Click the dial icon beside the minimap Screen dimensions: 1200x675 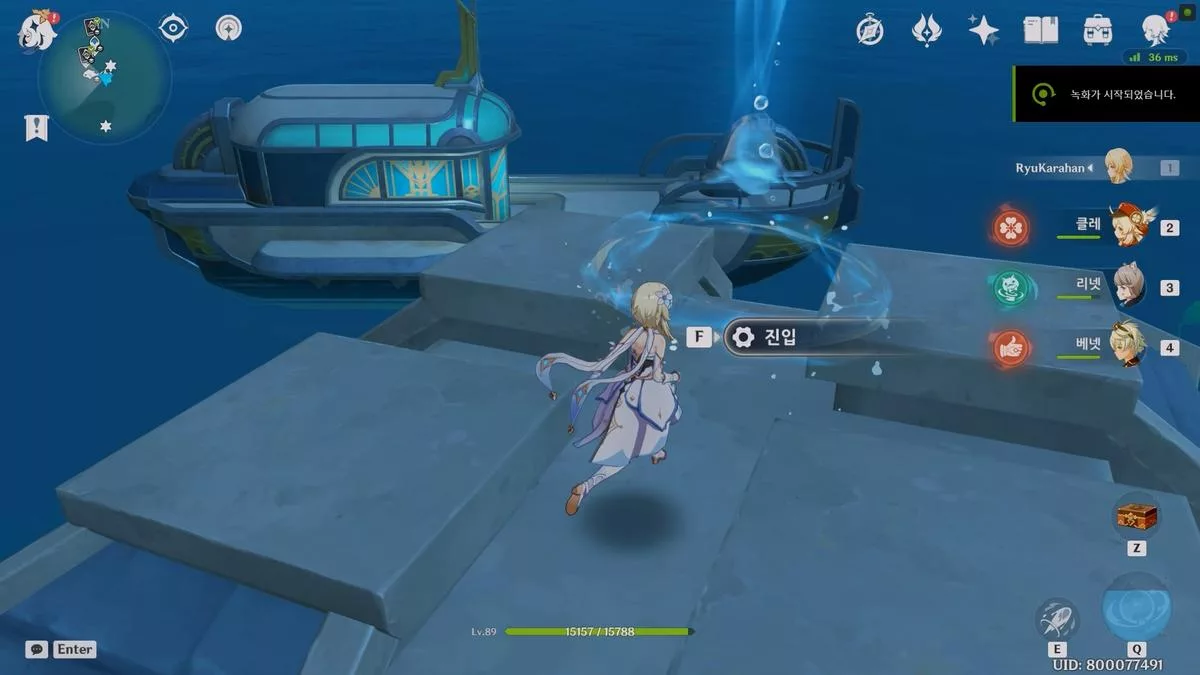tap(230, 28)
